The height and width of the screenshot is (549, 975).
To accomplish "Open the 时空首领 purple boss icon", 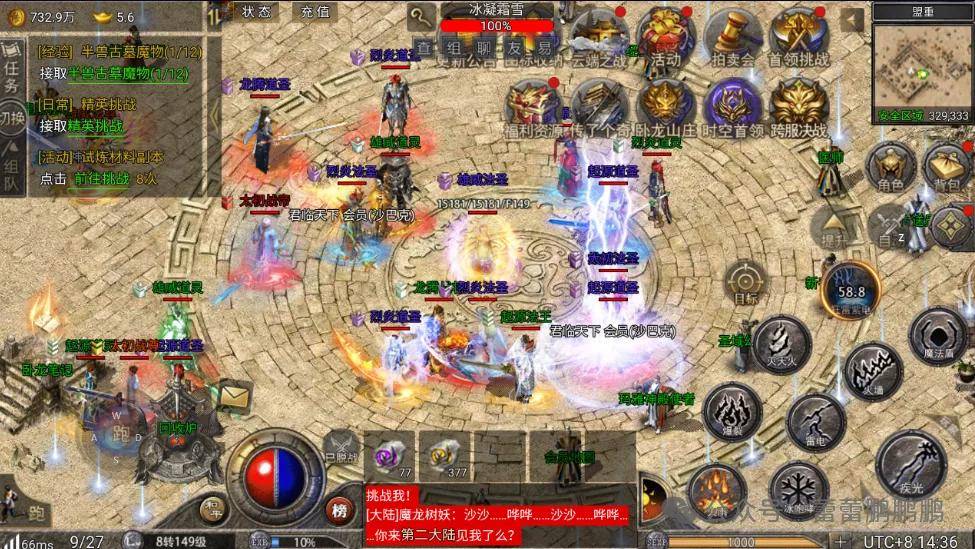I will (x=732, y=108).
